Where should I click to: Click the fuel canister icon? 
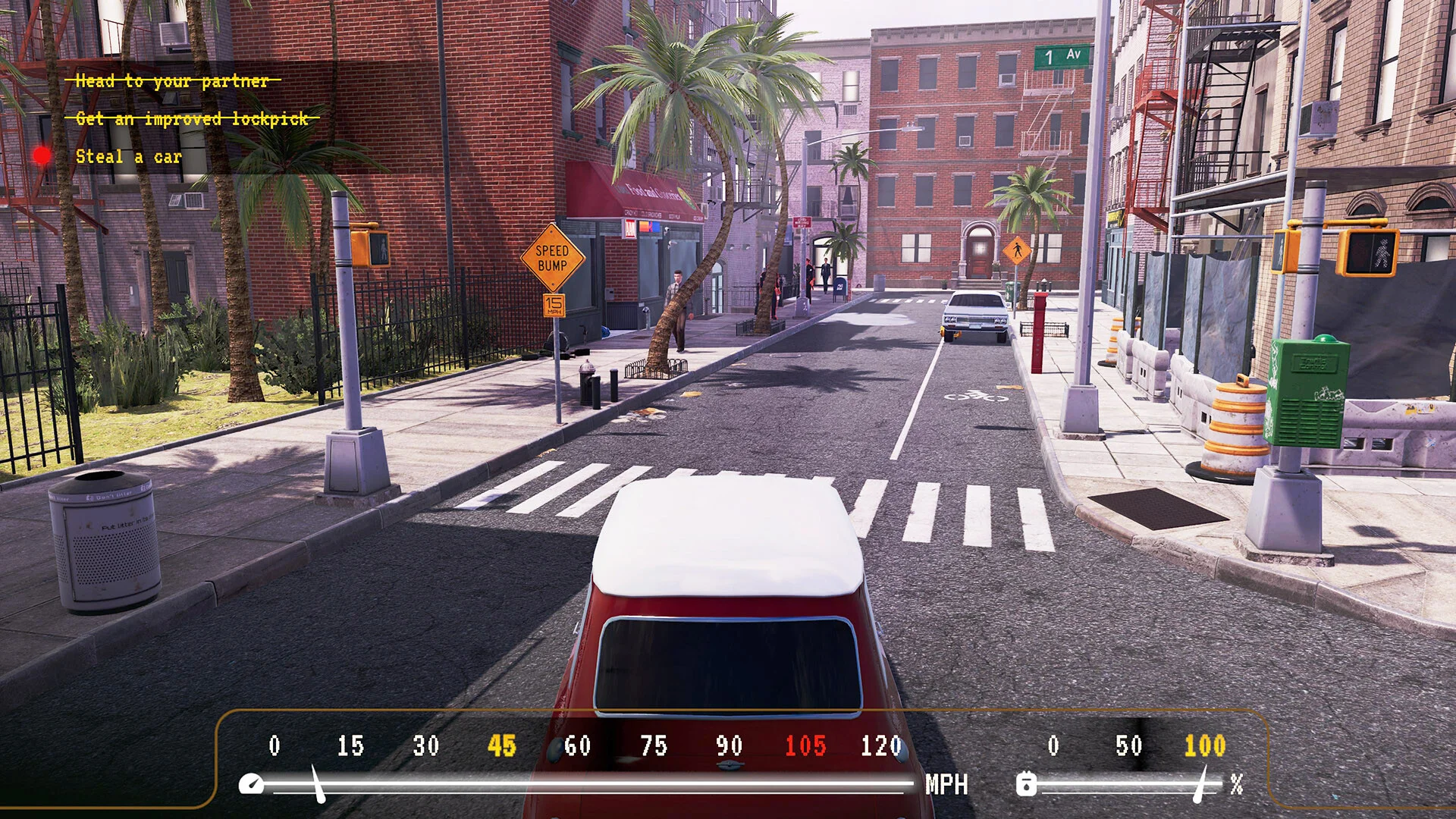pyautogui.click(x=1026, y=783)
